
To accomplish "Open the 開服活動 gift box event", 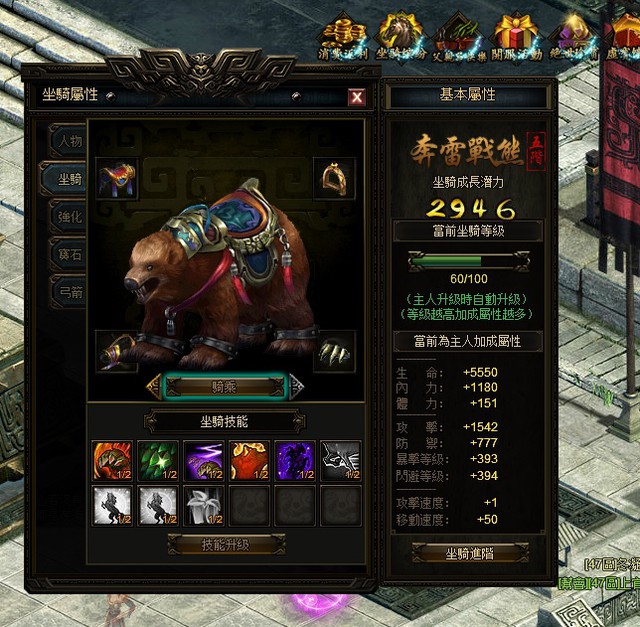I will point(516,36).
